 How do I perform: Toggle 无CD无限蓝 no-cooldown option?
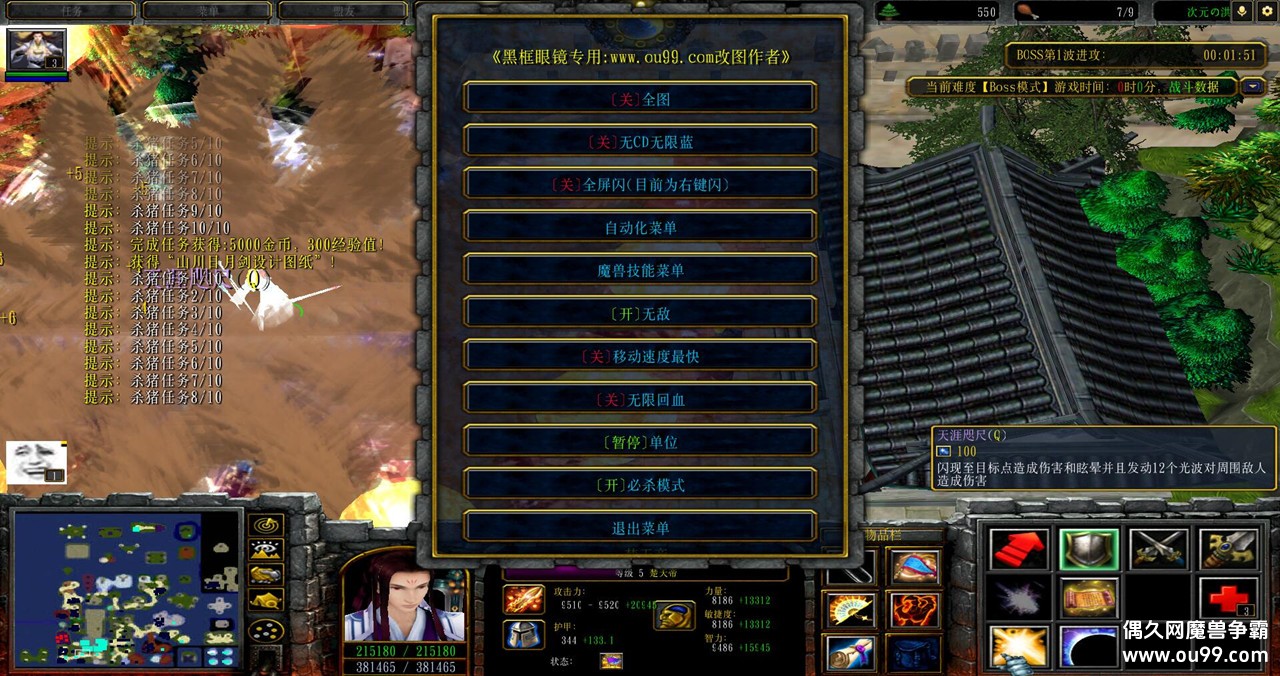(x=640, y=142)
